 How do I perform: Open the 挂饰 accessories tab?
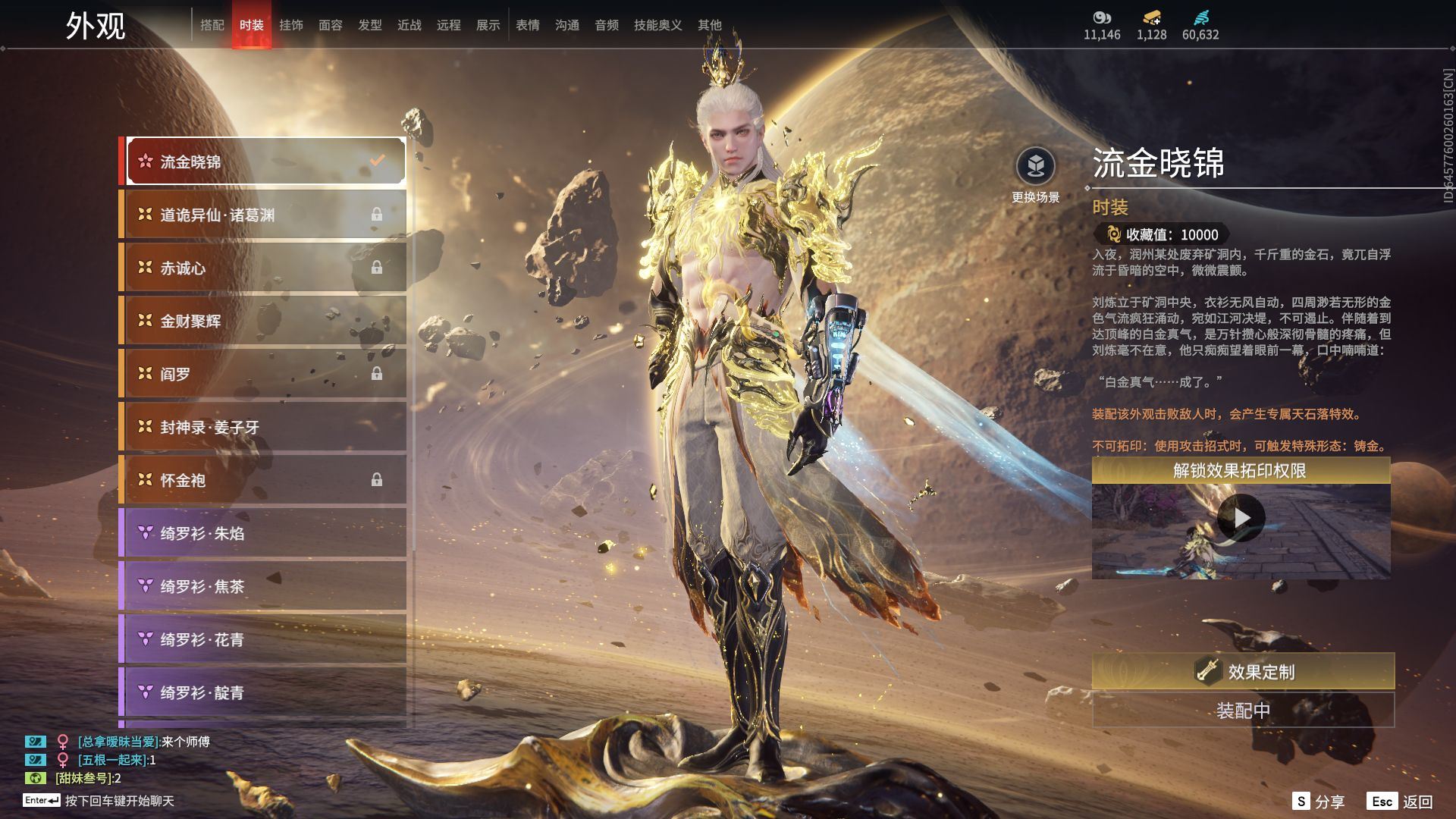(x=290, y=25)
